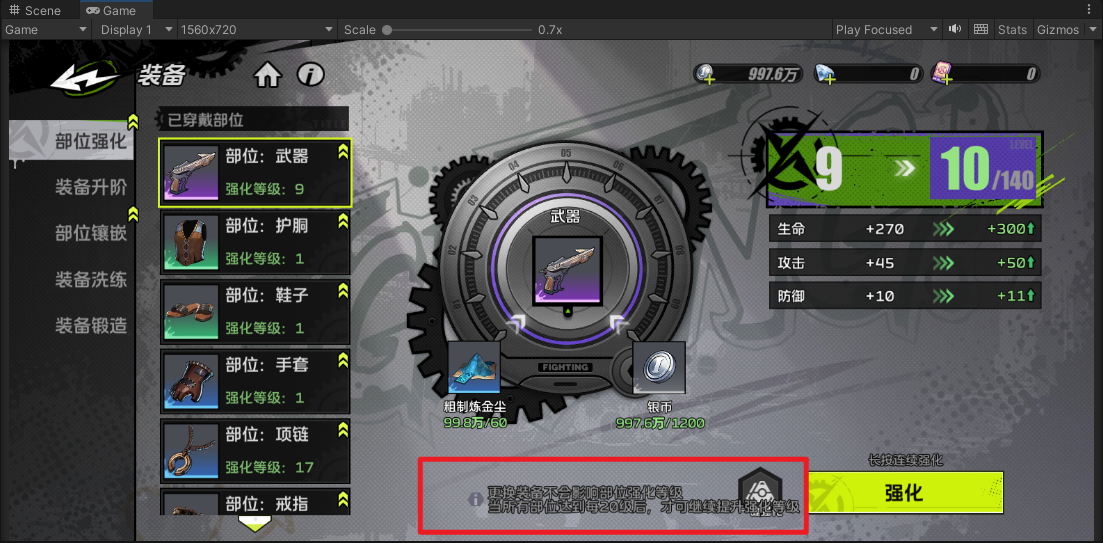Open the 装备洗练 tab
This screenshot has width=1103, height=543.
click(90, 280)
